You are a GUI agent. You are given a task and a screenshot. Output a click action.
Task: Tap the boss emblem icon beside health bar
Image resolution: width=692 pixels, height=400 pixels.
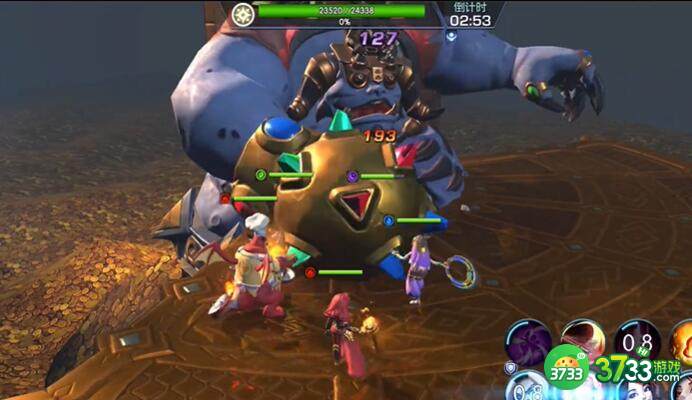(x=242, y=14)
